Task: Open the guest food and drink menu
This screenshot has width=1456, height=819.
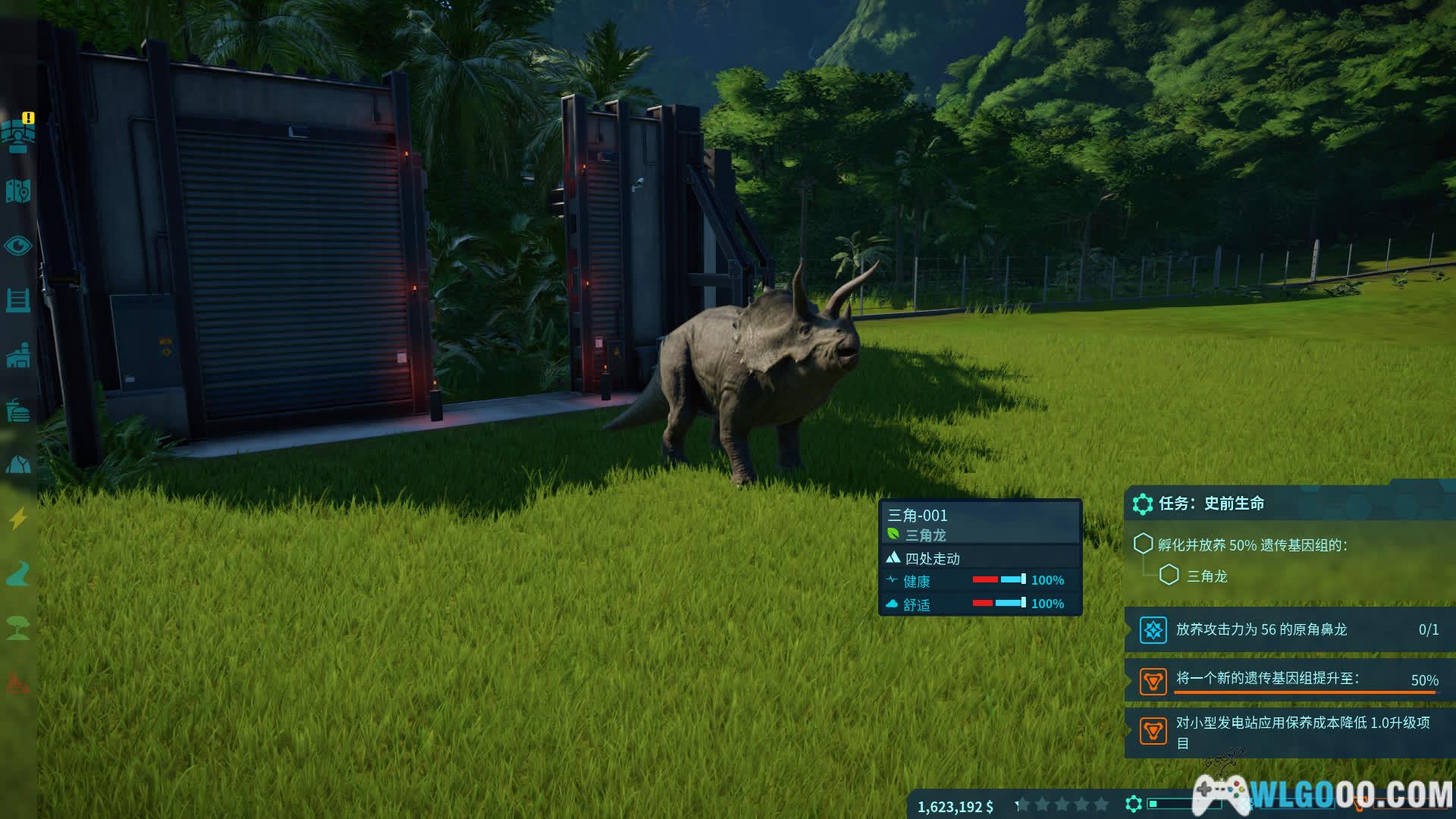Action: 18,410
